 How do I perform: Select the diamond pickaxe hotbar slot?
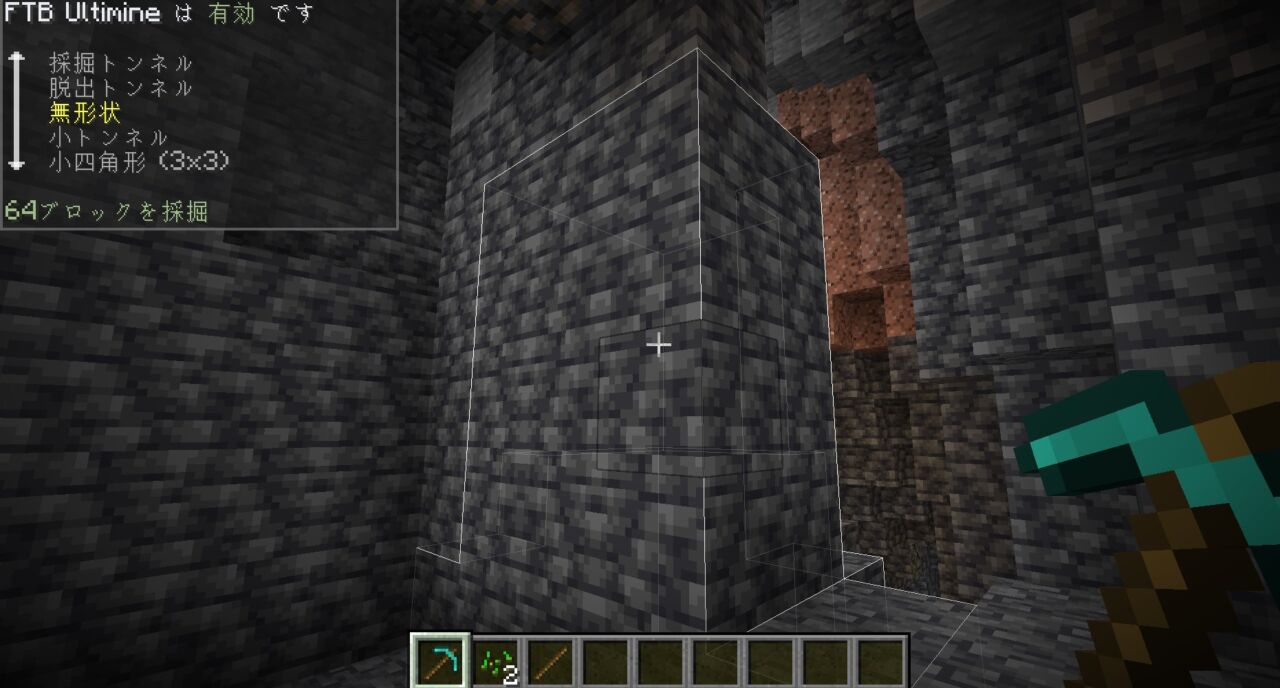(x=440, y=661)
